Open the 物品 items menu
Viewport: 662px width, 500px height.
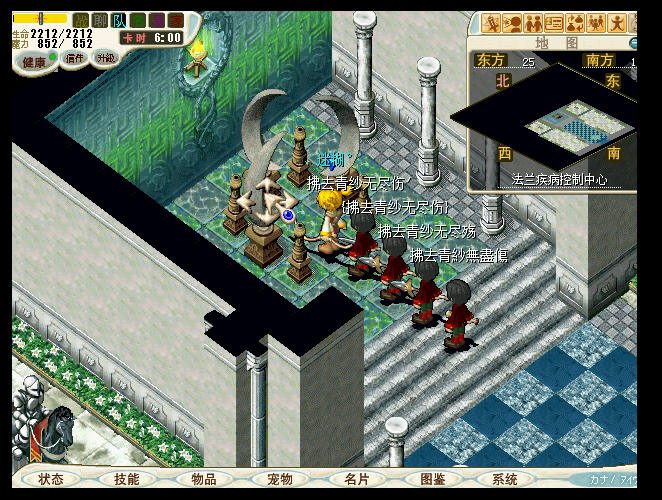(x=204, y=479)
